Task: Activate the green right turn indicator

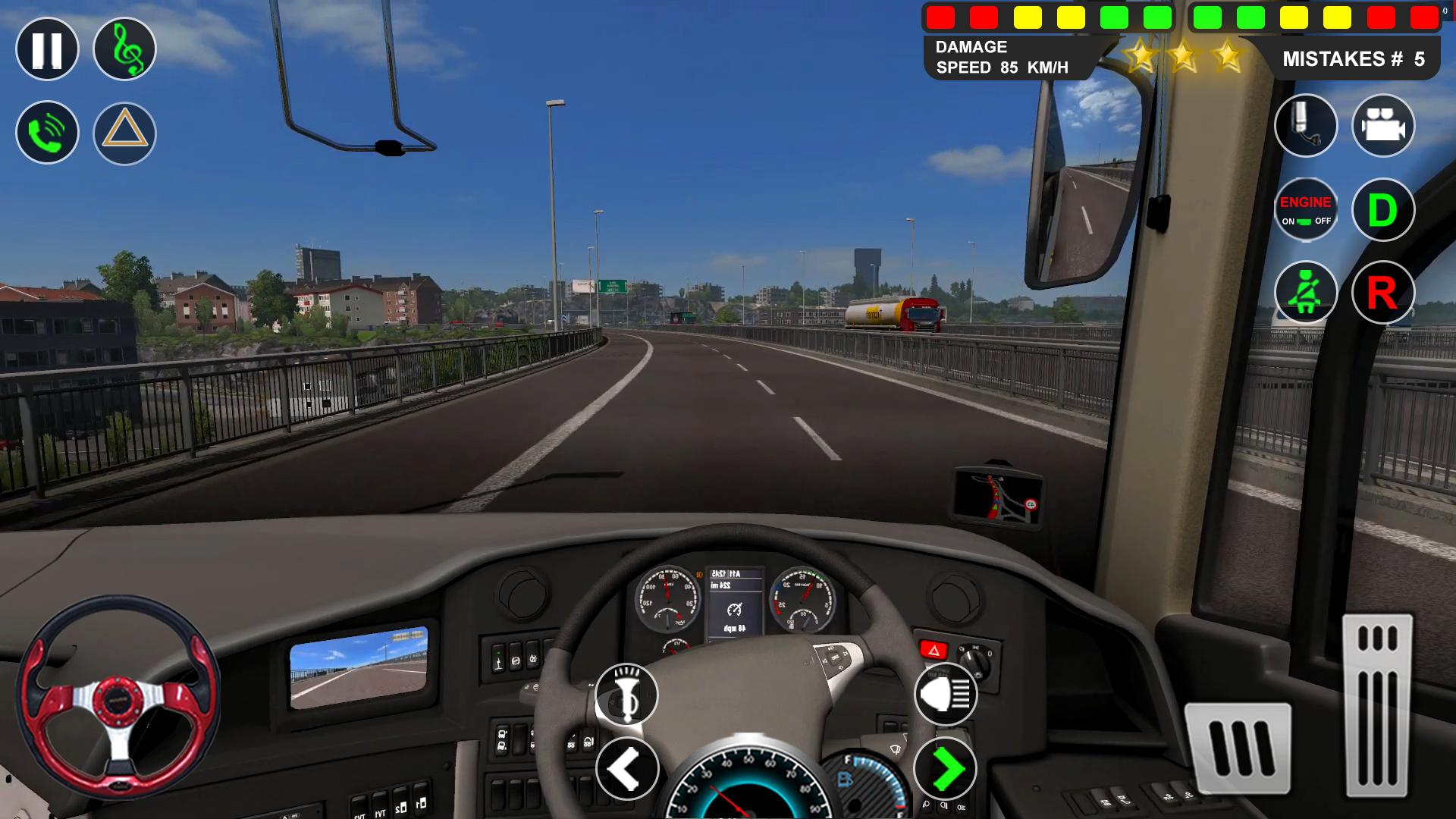Action: 945,769
